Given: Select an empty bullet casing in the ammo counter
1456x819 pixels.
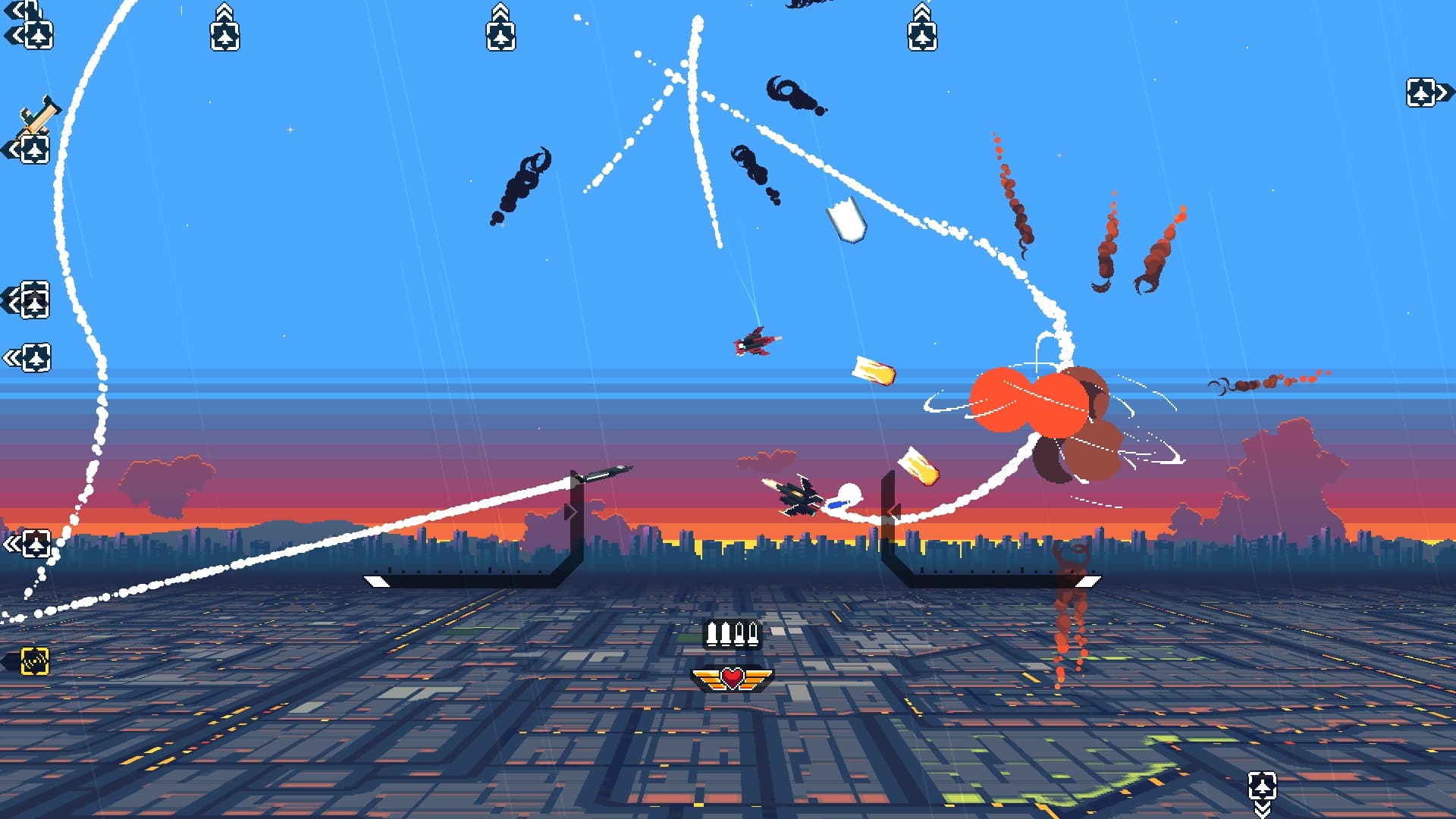Looking at the screenshot, I should click(741, 633).
